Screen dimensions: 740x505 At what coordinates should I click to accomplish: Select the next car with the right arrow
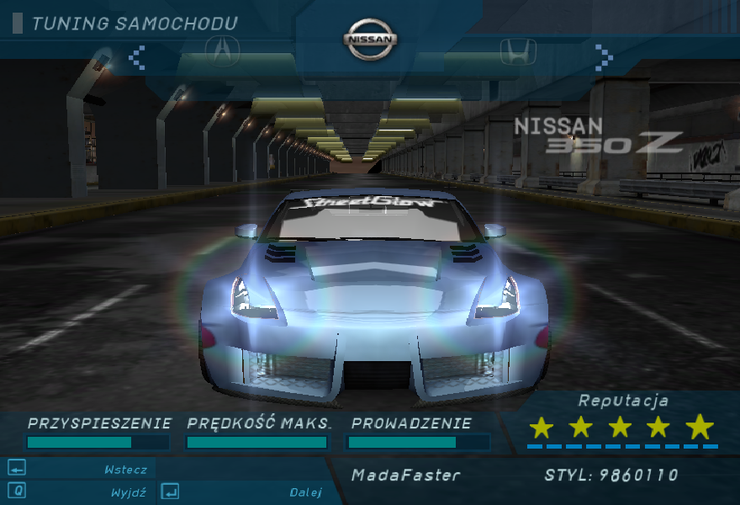click(603, 56)
